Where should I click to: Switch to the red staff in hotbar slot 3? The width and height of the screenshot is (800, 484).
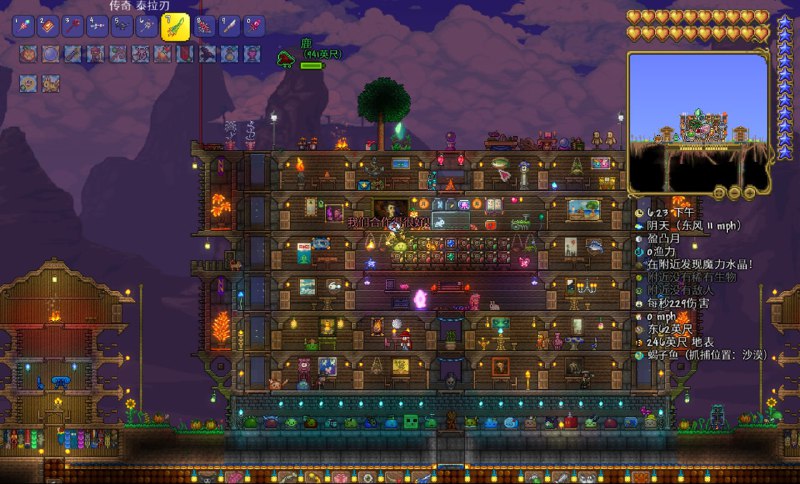click(73, 26)
